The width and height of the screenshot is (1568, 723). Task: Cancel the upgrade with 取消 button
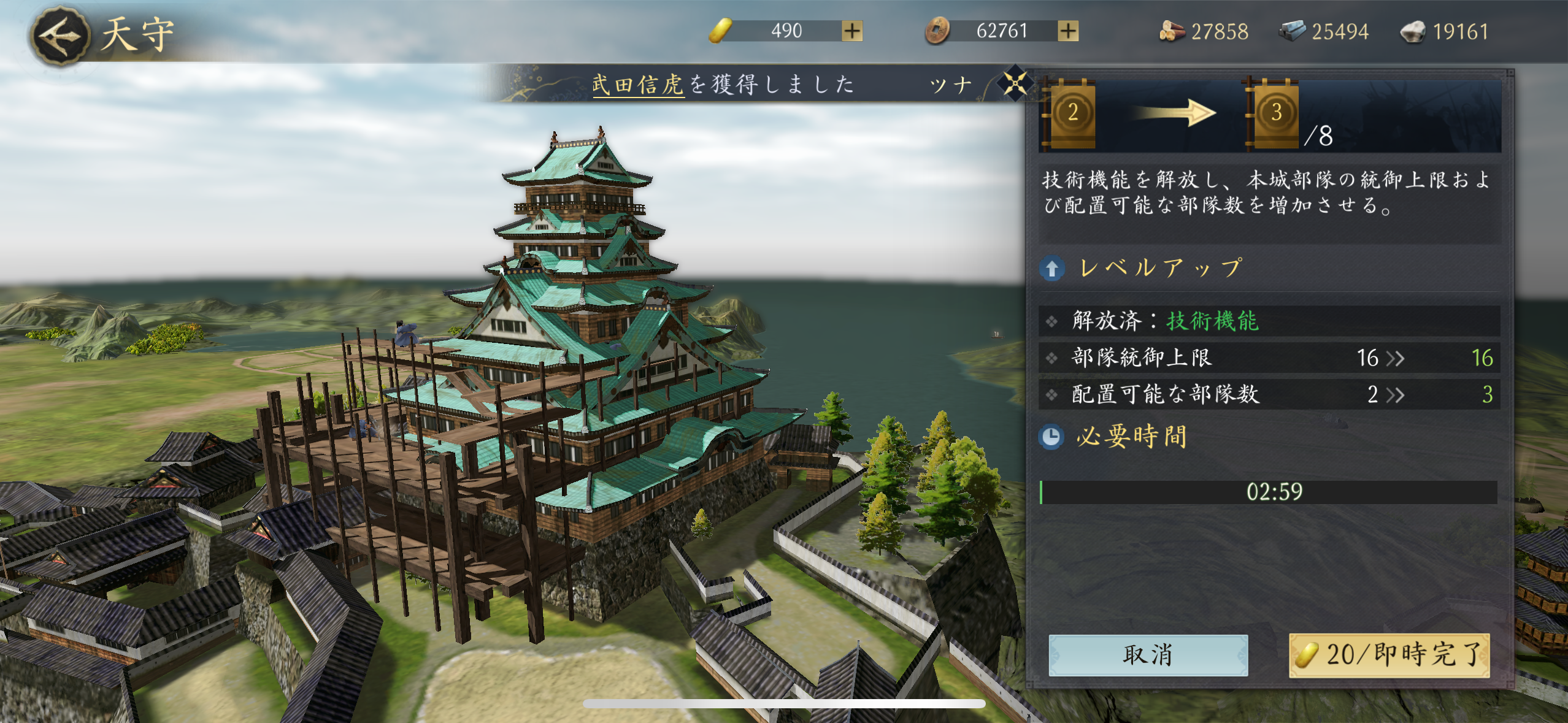click(1148, 655)
